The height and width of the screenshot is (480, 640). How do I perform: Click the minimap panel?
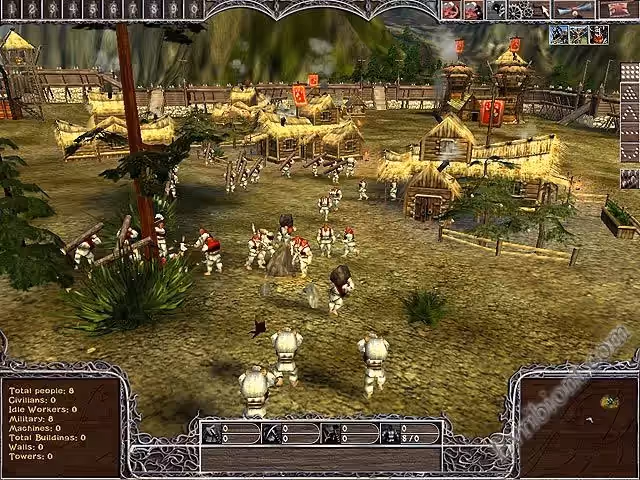click(573, 421)
